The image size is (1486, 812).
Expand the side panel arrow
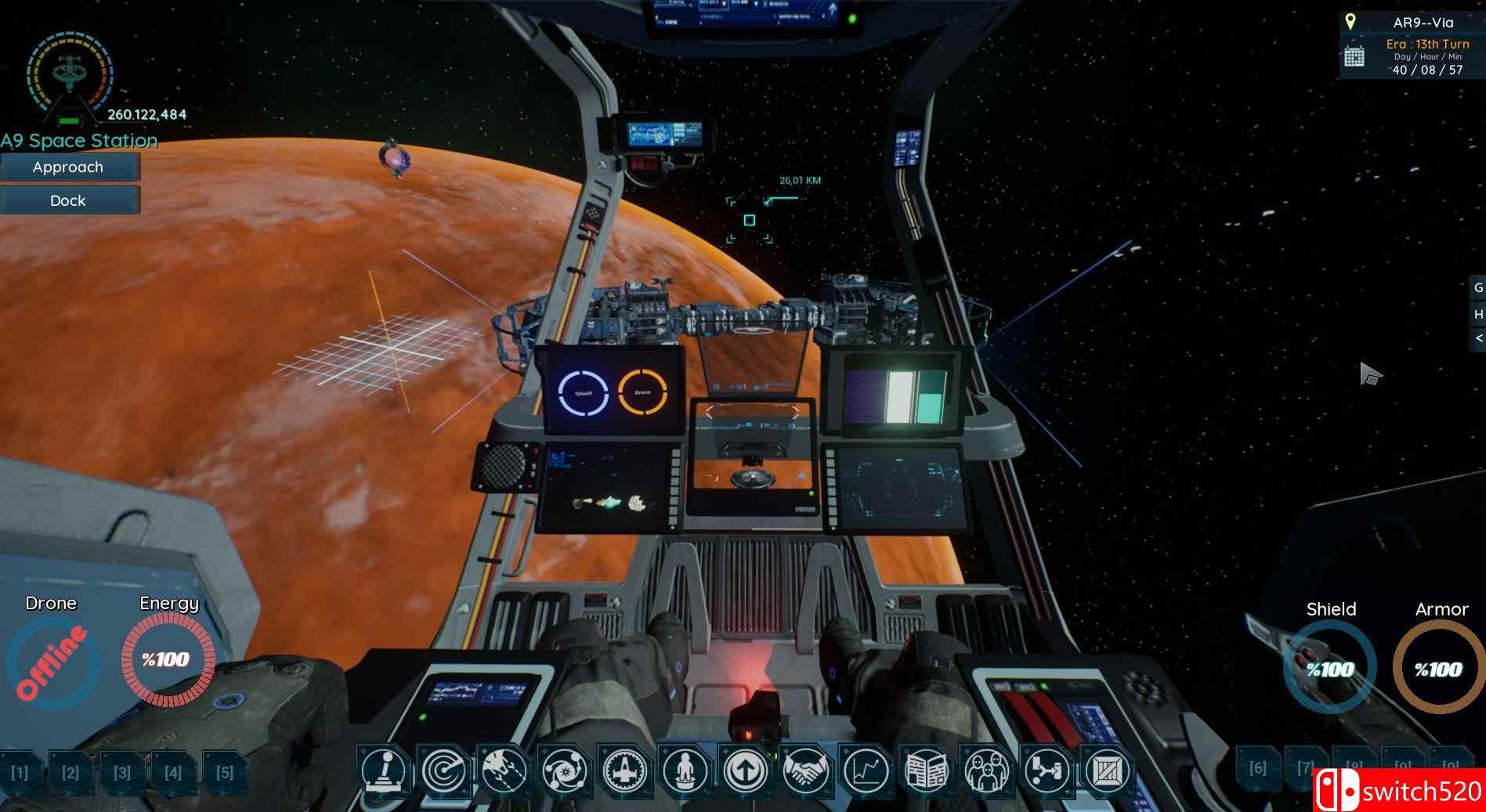tap(1478, 338)
